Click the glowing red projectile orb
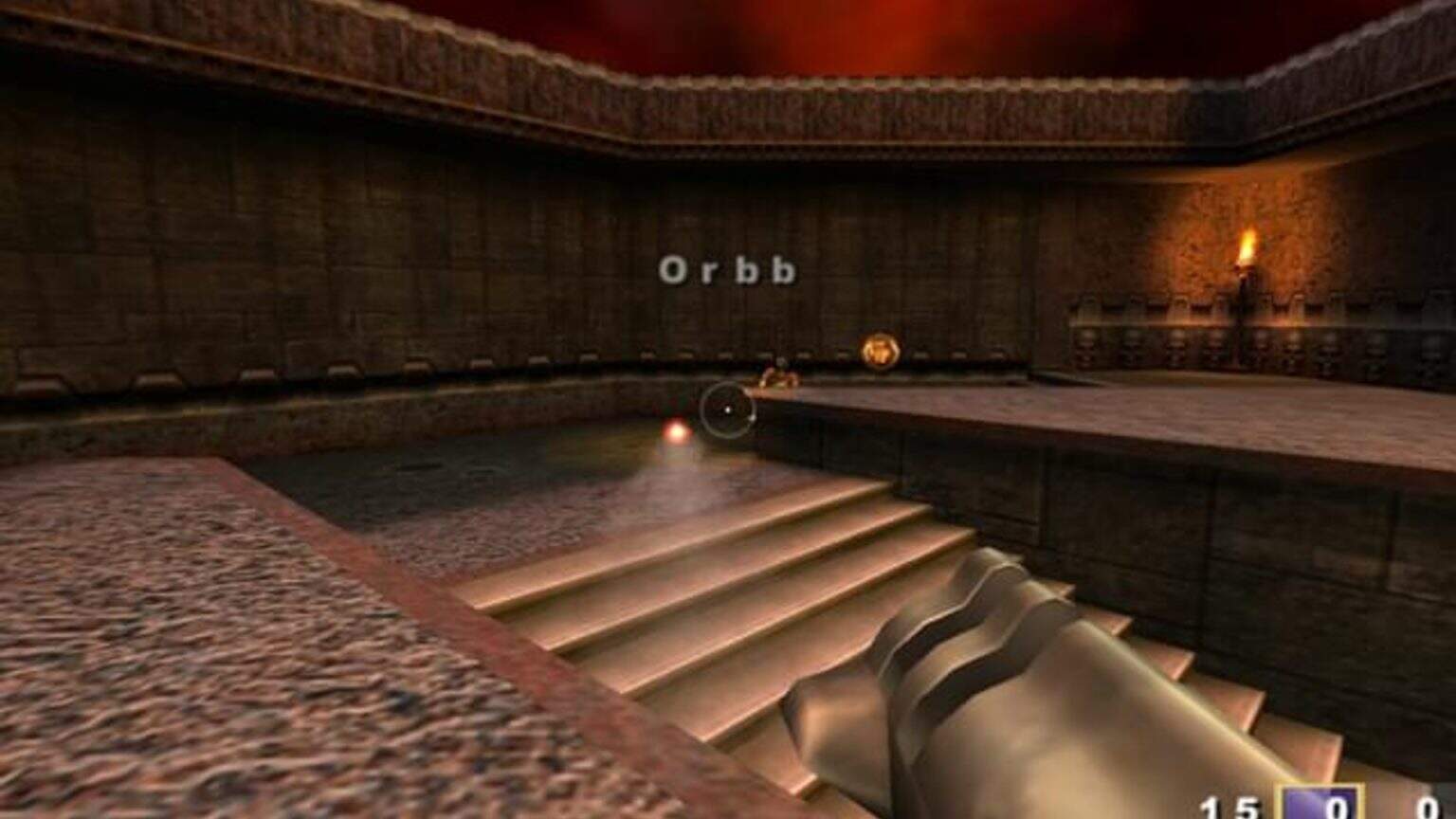 677,429
